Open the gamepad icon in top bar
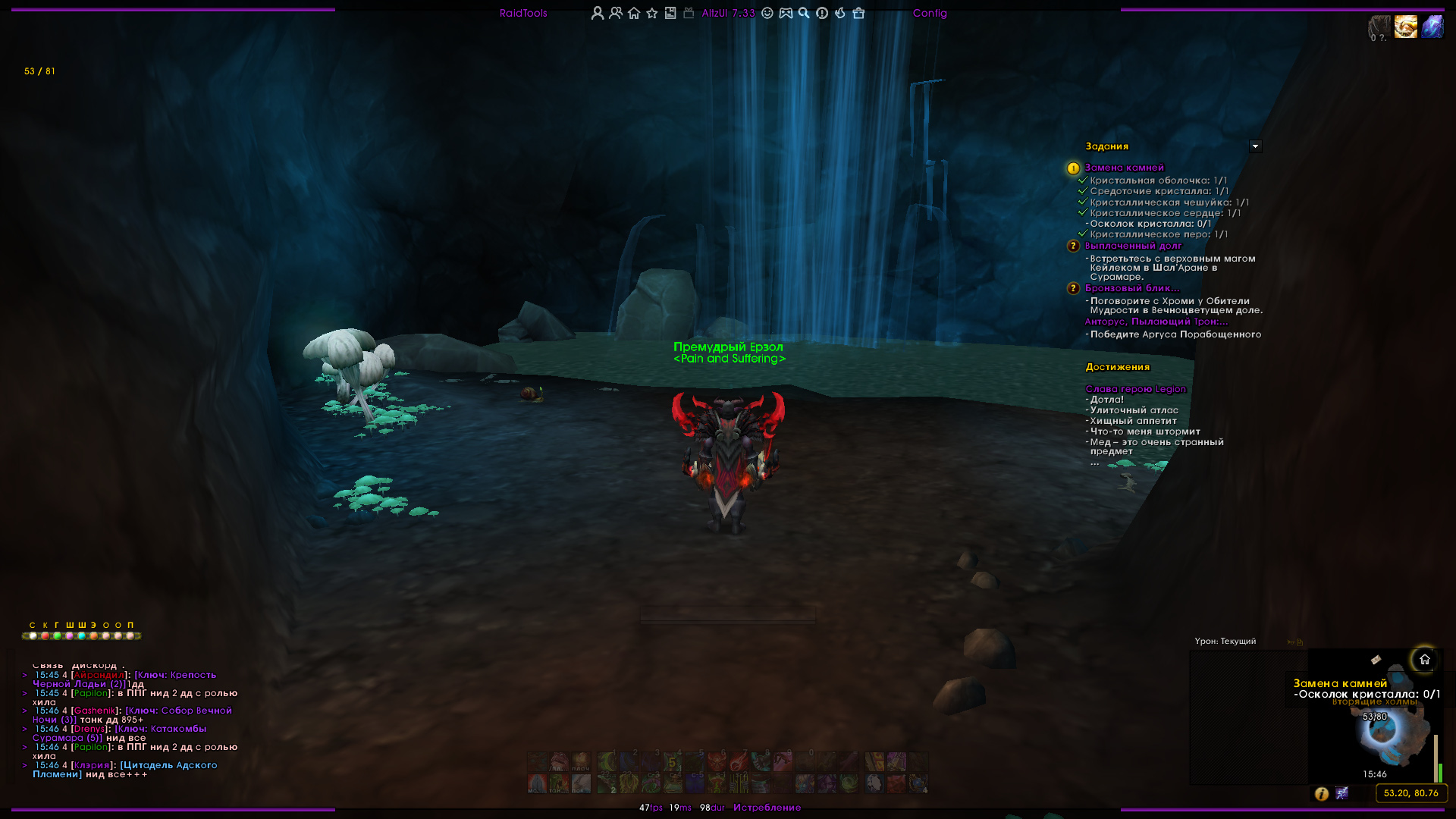 pyautogui.click(x=786, y=13)
